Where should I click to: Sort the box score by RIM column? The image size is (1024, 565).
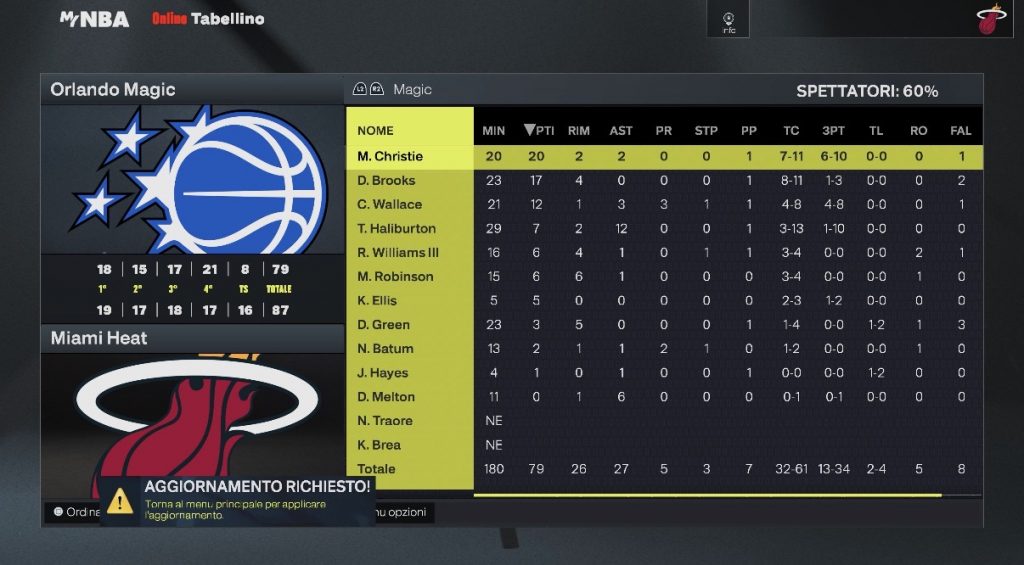pyautogui.click(x=579, y=130)
